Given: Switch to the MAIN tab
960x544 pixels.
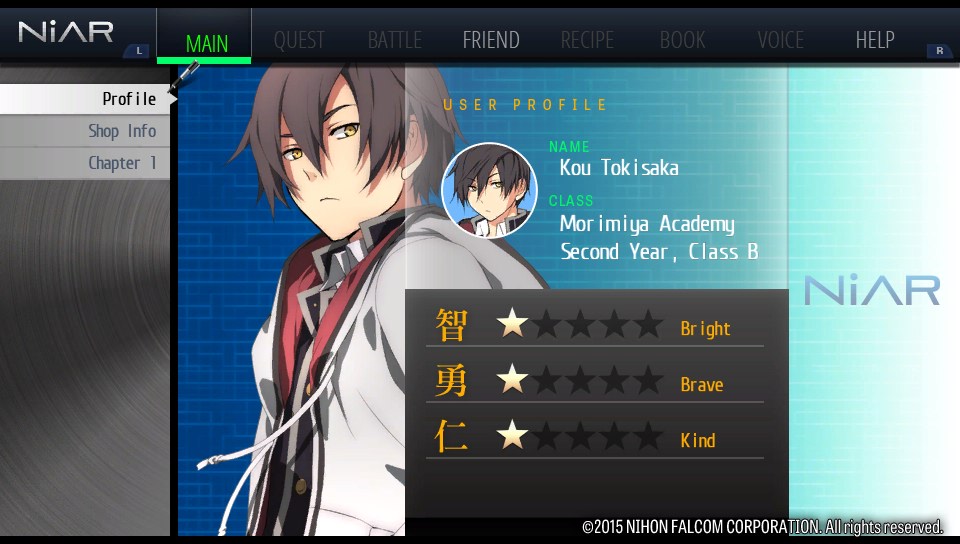Looking at the screenshot, I should (x=206, y=41).
